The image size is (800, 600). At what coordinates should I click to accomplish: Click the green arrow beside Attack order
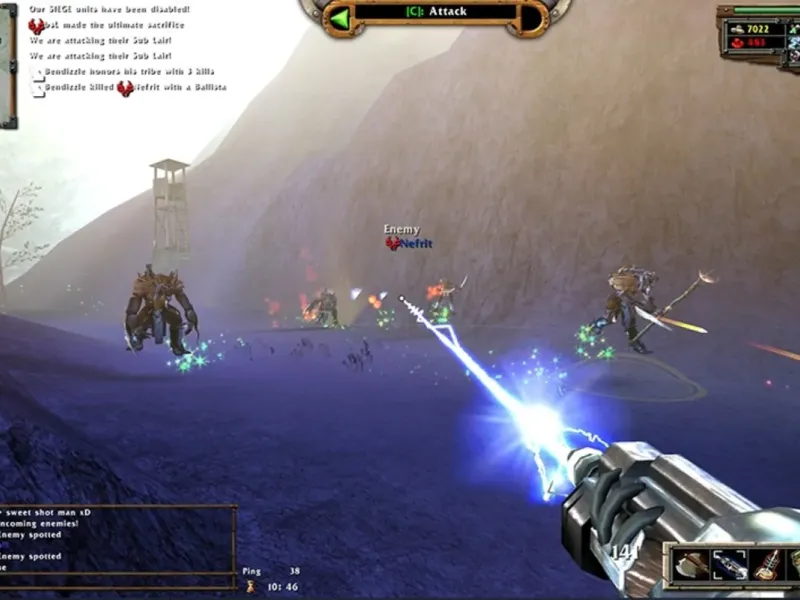coord(341,17)
